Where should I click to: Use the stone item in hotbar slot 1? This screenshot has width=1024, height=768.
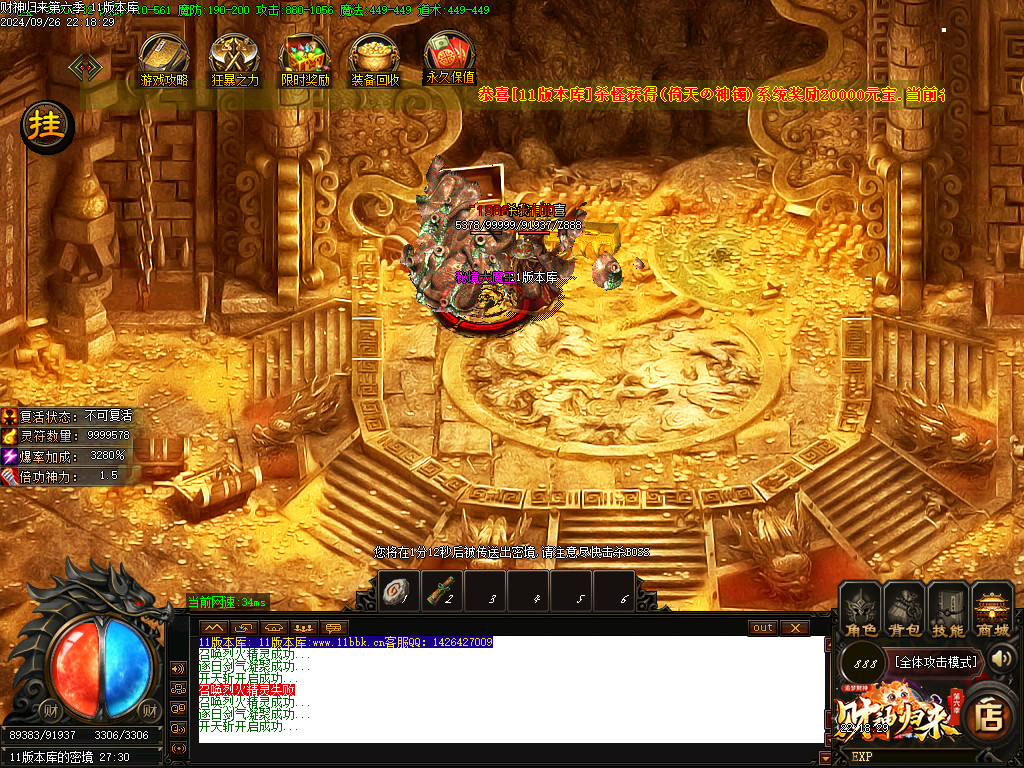click(397, 591)
